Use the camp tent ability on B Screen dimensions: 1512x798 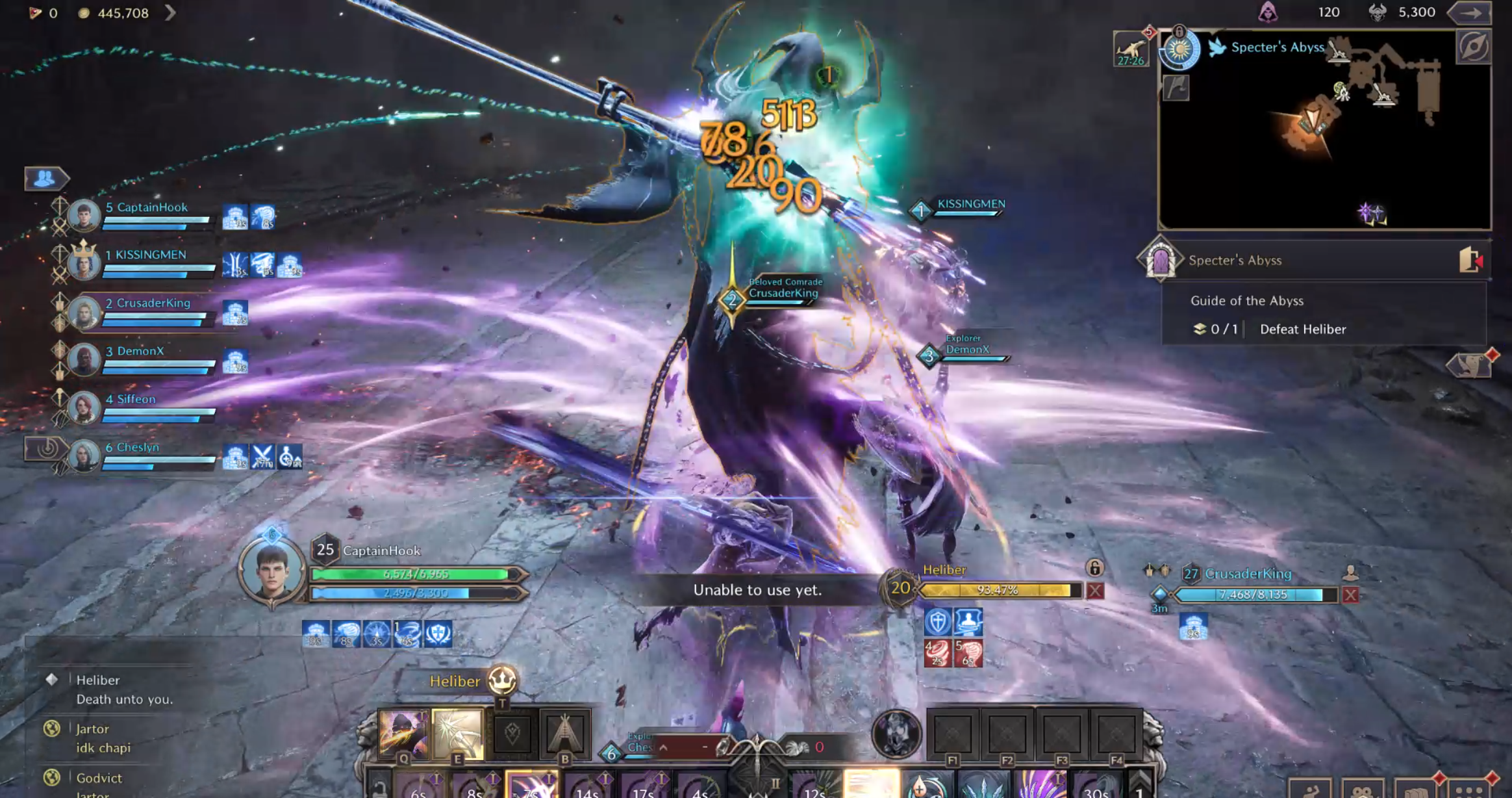tap(564, 734)
